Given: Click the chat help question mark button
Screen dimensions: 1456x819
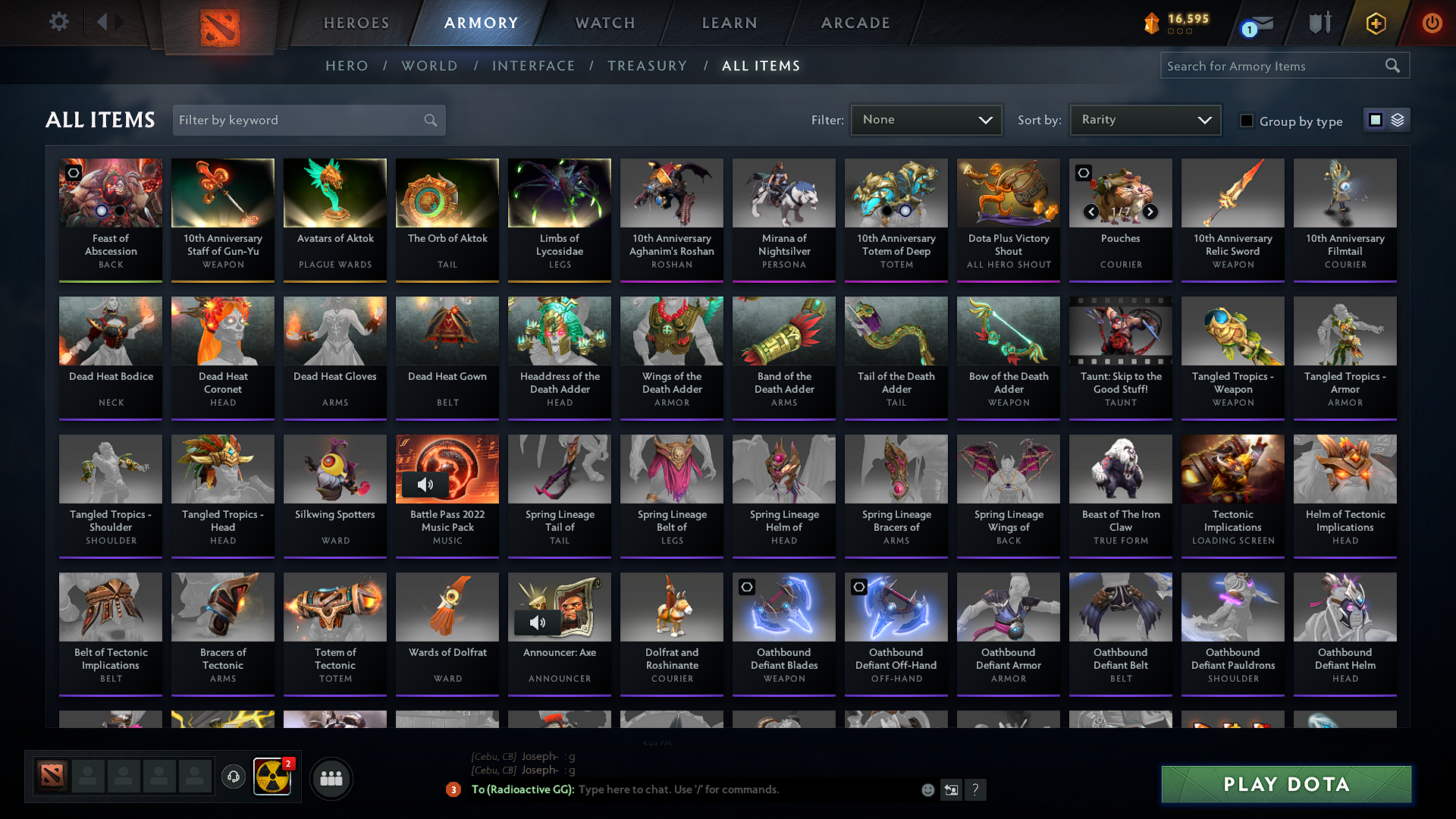Looking at the screenshot, I should (x=976, y=789).
